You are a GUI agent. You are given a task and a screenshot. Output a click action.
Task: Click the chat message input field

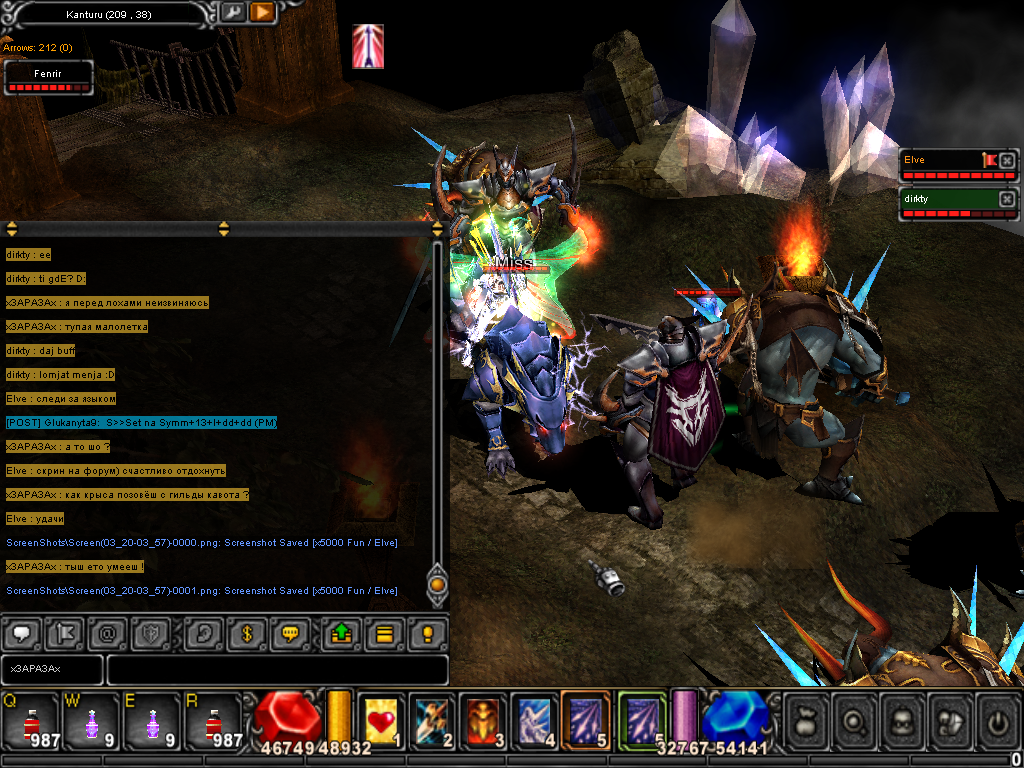click(x=276, y=668)
